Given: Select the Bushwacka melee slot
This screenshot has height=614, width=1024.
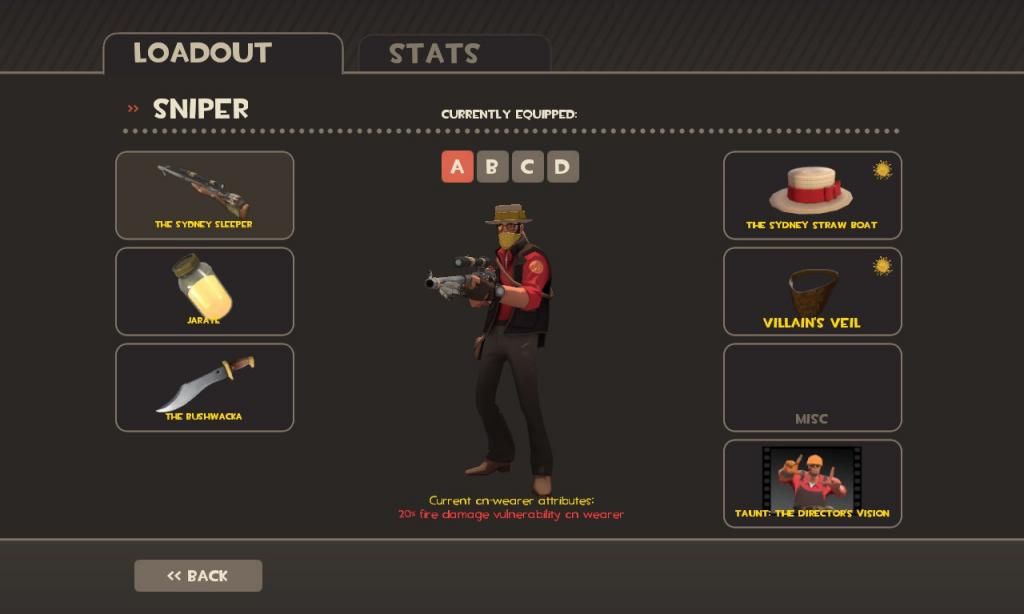Looking at the screenshot, I should coord(205,387).
